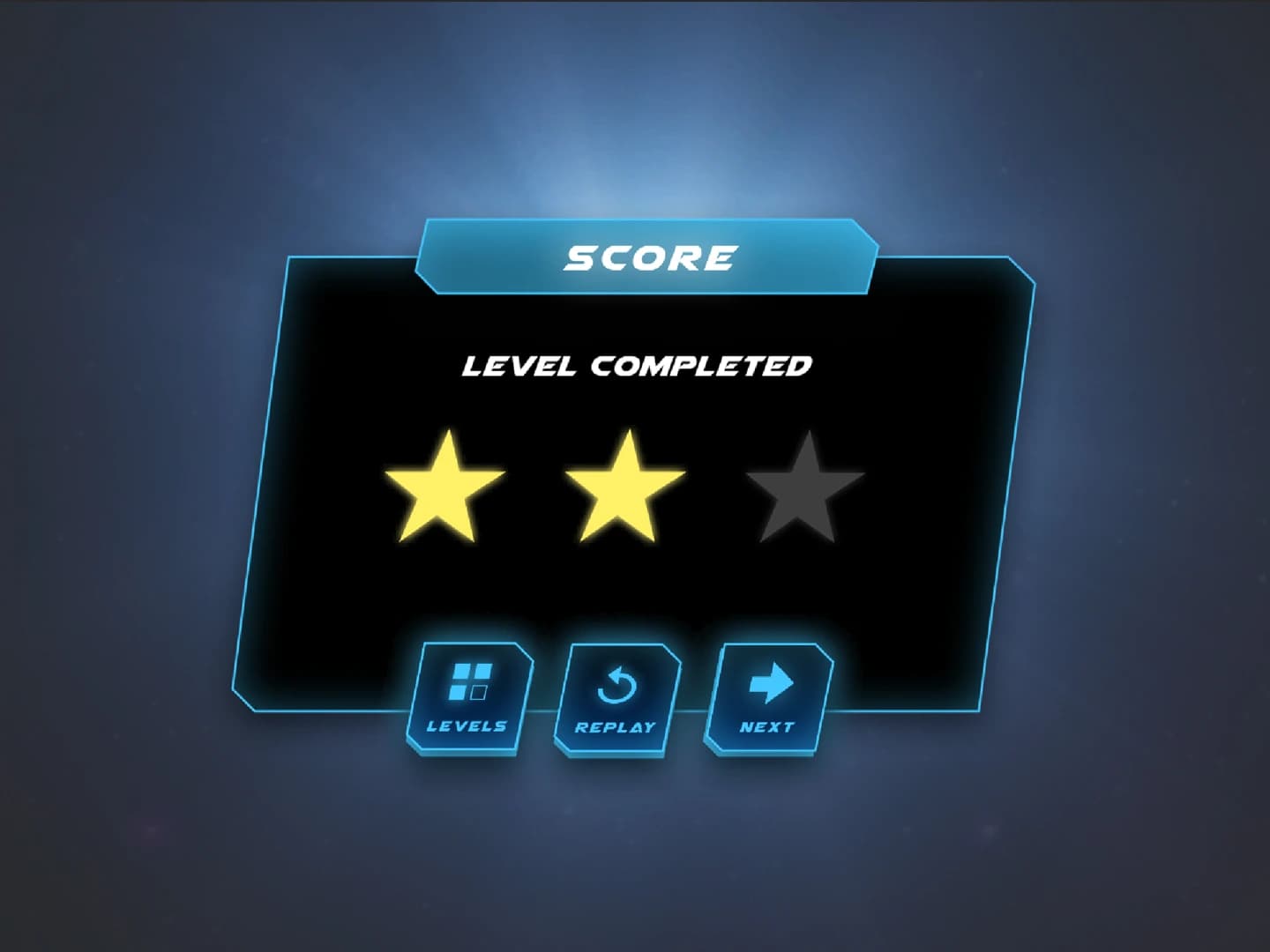Click the REPLAY text label
This screenshot has width=1270, height=952.
(x=616, y=726)
